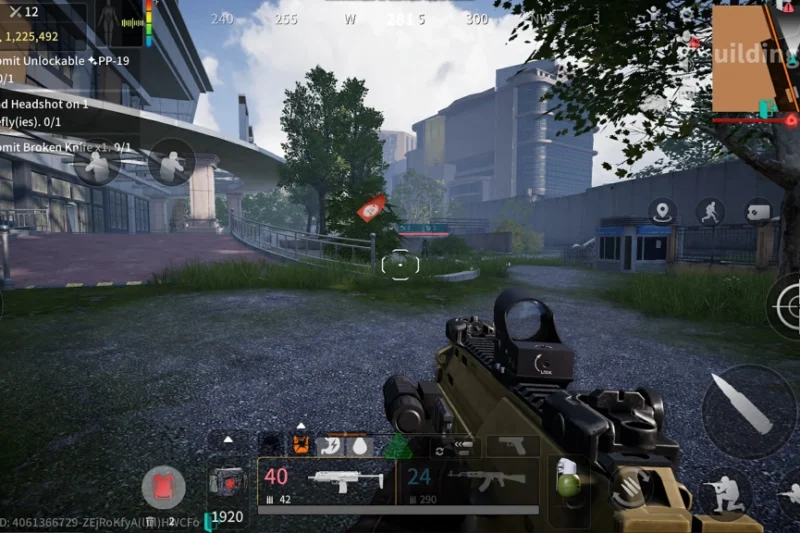This screenshot has width=800, height=533.
Task: Open the body health status panel
Action: pos(108,22)
